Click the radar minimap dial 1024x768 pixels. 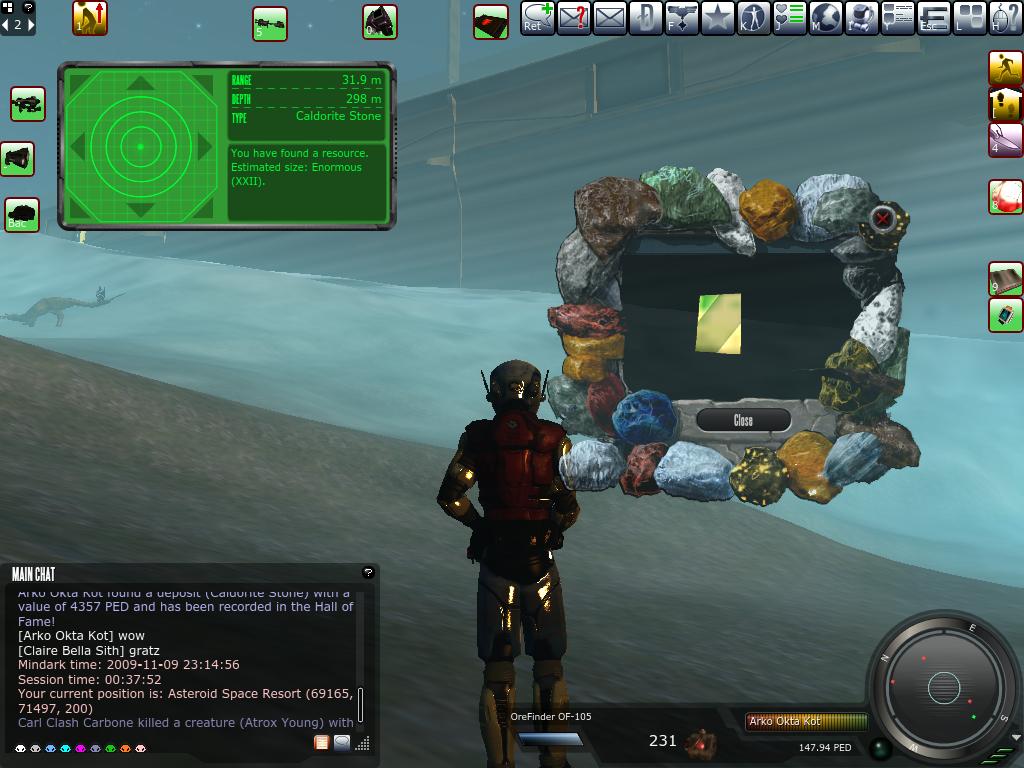point(943,687)
